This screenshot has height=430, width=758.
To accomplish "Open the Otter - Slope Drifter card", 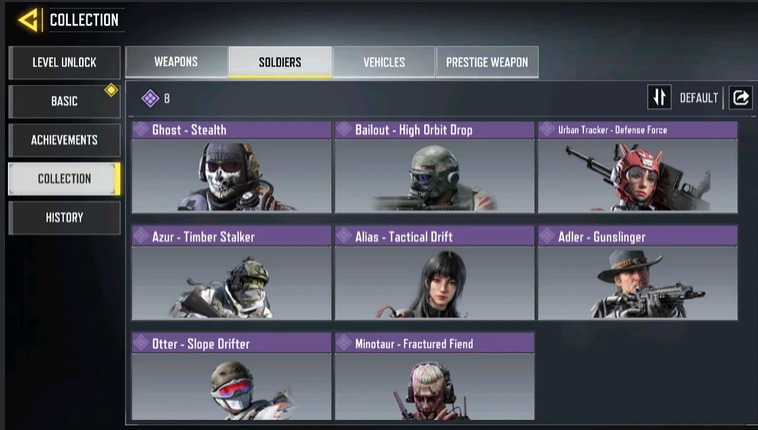I will pos(231,378).
